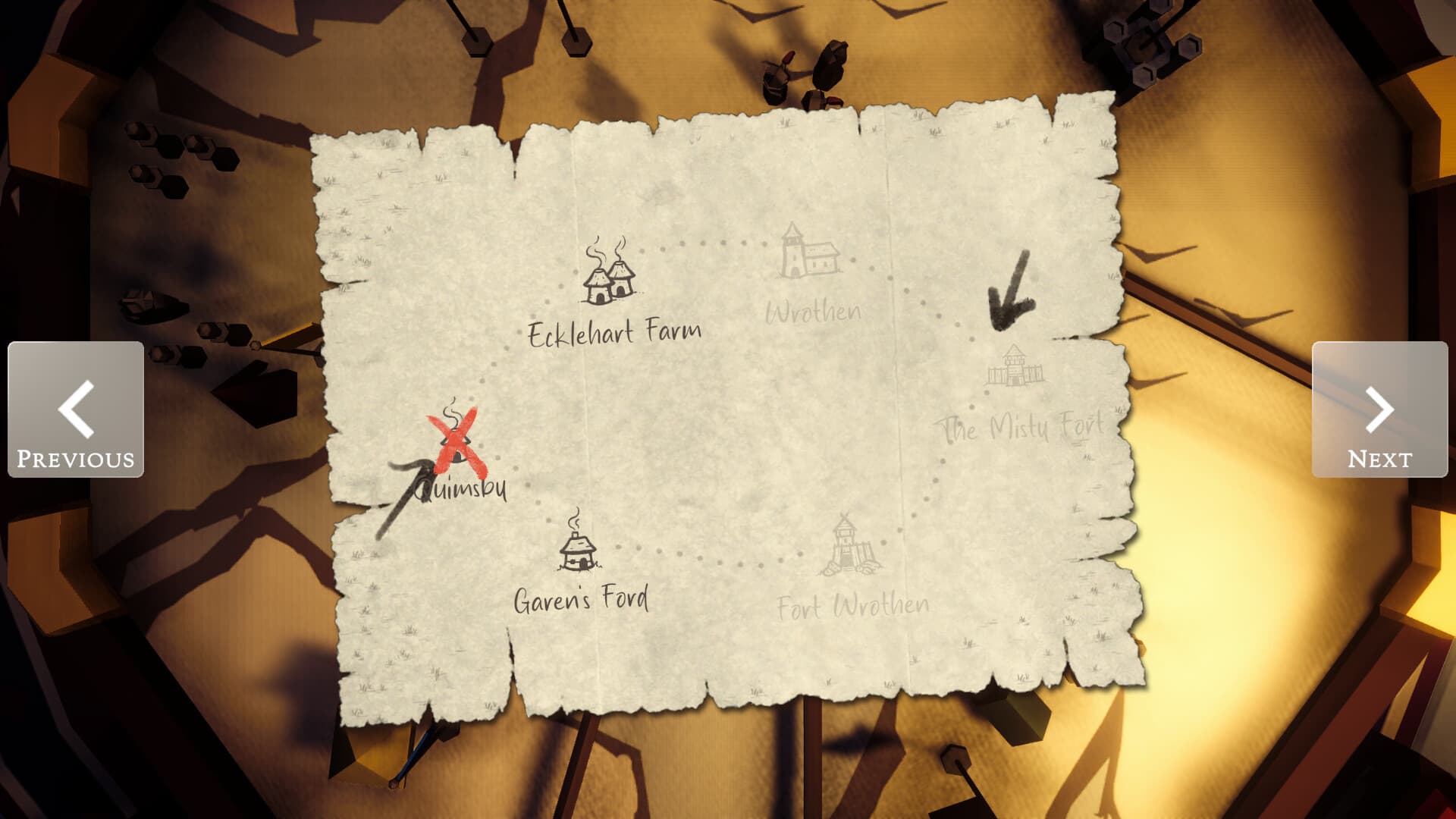Screen dimensions: 1456x819
Task: Expand the Garen's Ford entry
Action: click(582, 599)
